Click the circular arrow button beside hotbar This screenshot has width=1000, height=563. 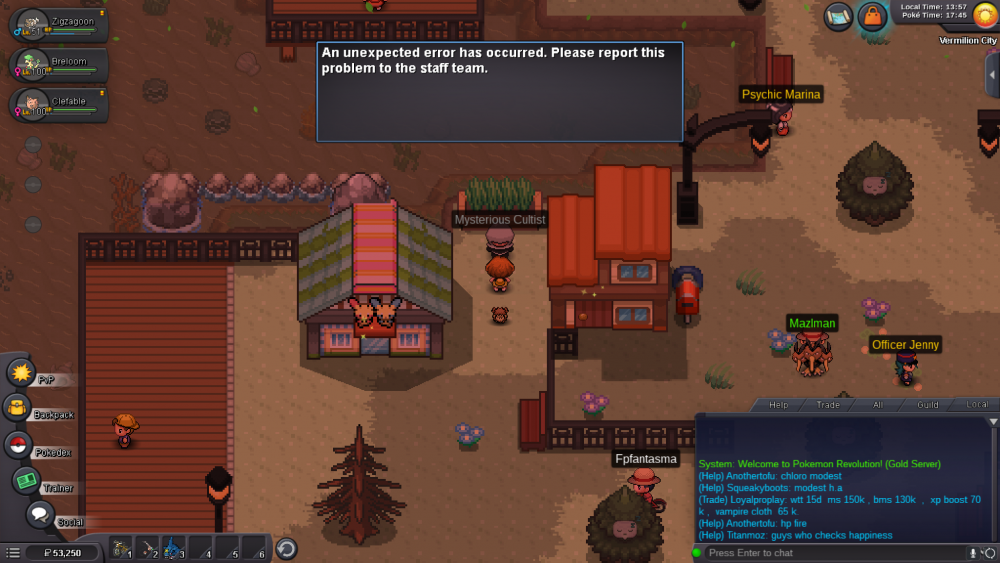coord(286,548)
